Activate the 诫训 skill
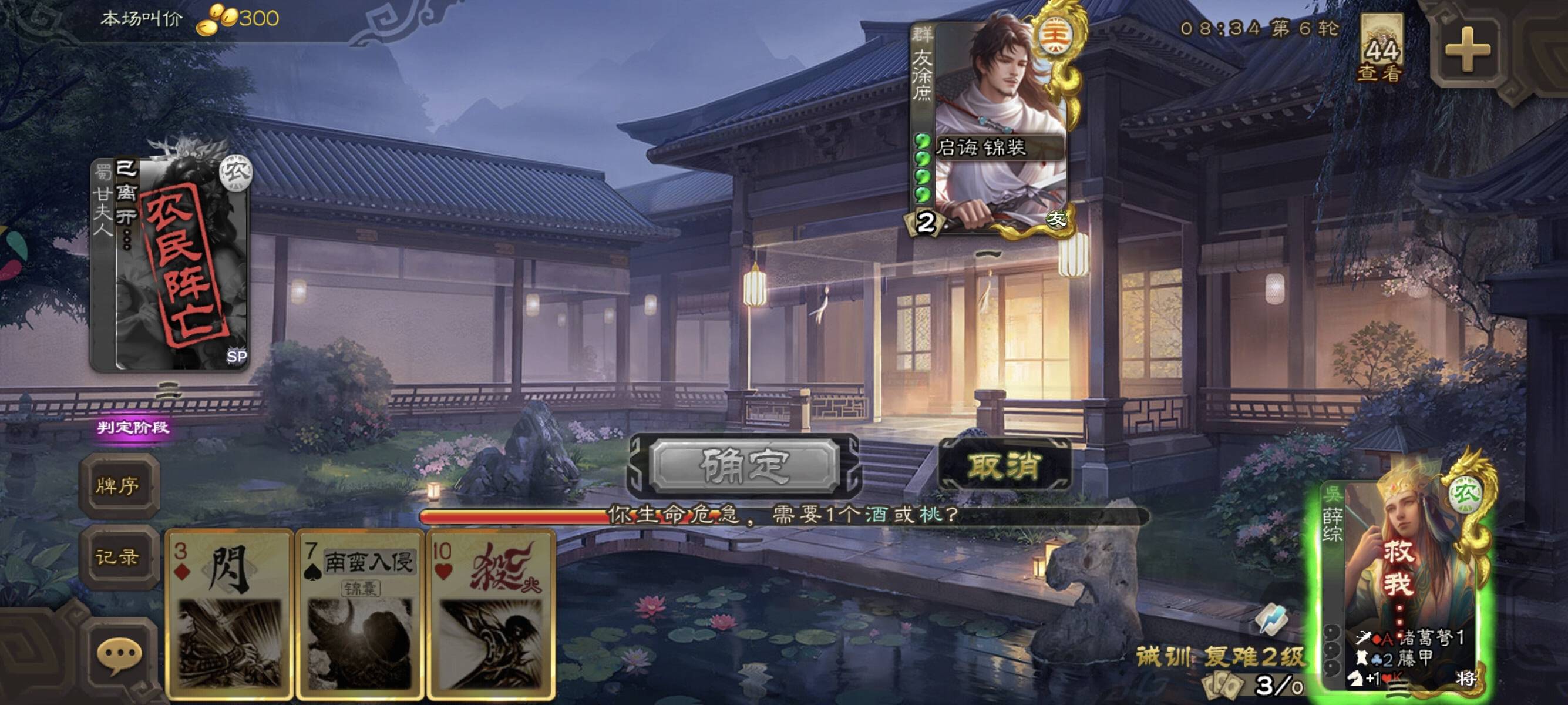This screenshot has height=705, width=1568. click(1163, 656)
